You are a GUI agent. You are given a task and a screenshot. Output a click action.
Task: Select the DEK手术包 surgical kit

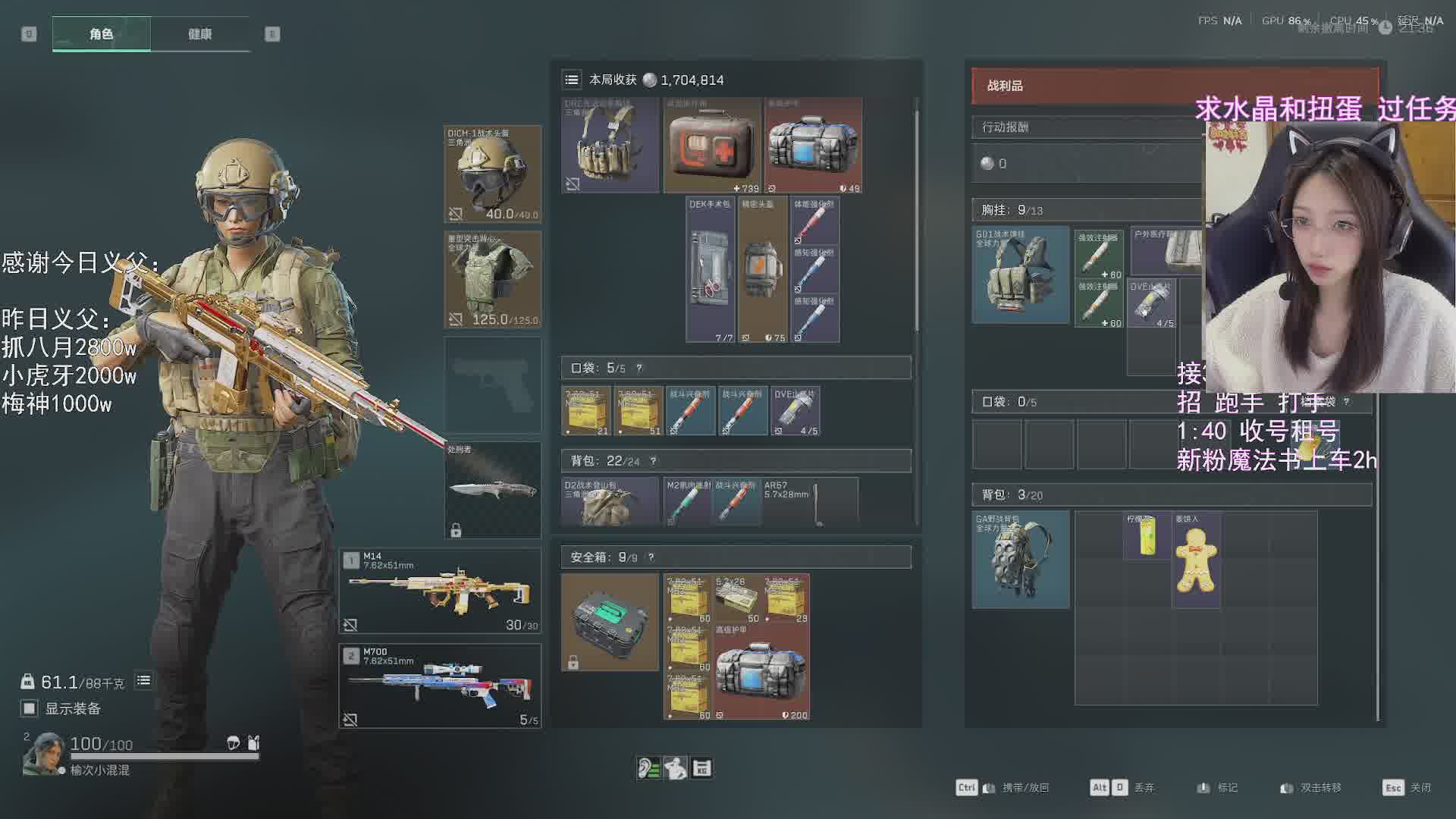tap(710, 270)
